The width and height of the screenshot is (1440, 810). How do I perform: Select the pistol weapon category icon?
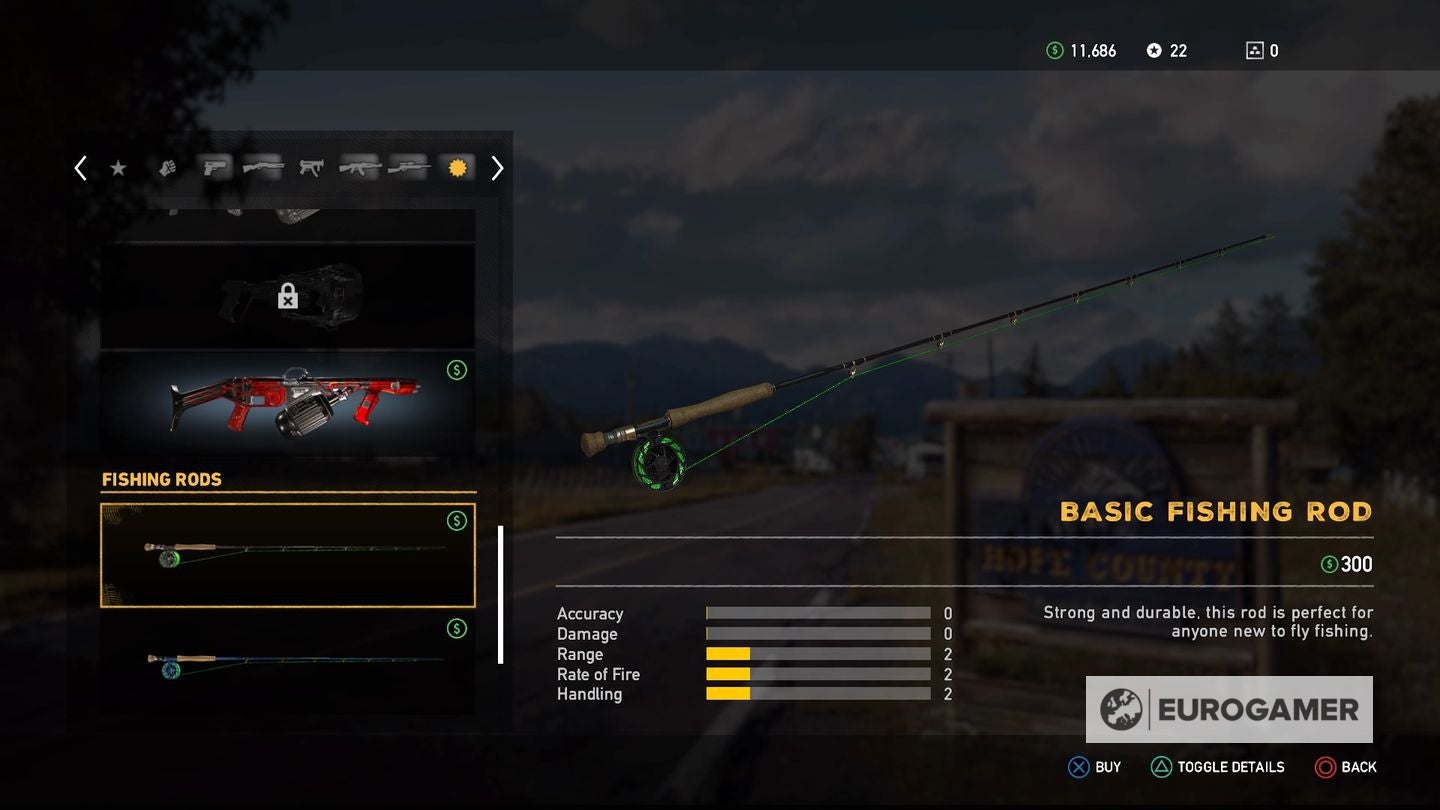(215, 168)
